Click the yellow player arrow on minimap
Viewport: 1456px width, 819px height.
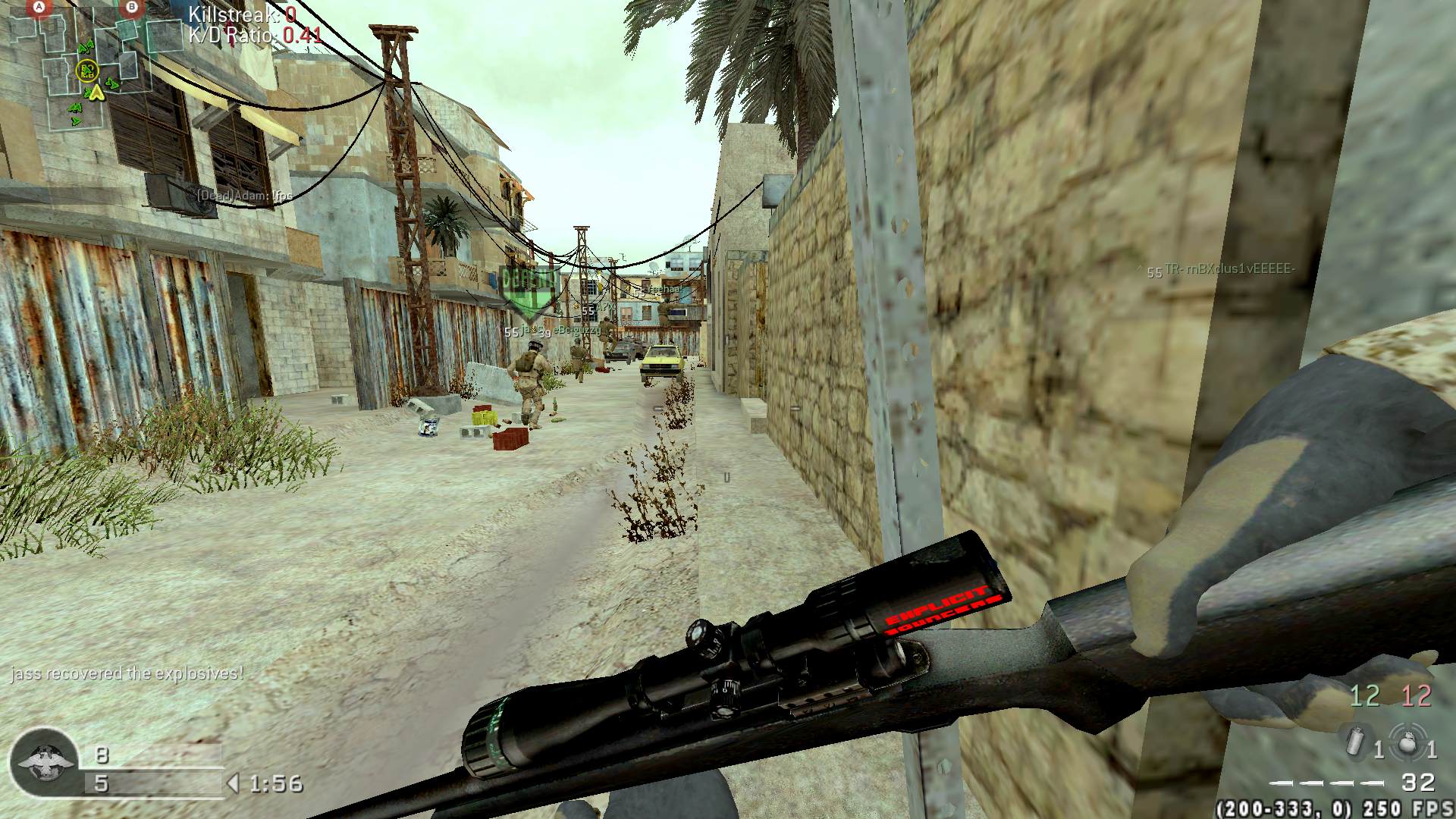(96, 93)
